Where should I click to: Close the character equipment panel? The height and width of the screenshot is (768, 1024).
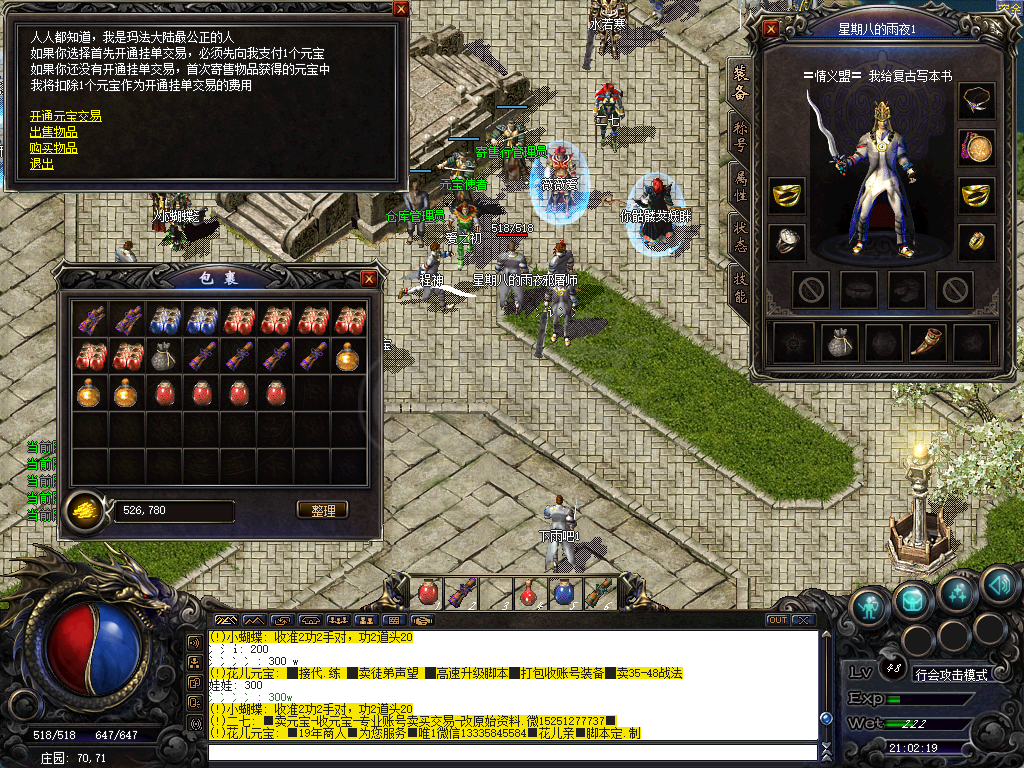coord(770,29)
